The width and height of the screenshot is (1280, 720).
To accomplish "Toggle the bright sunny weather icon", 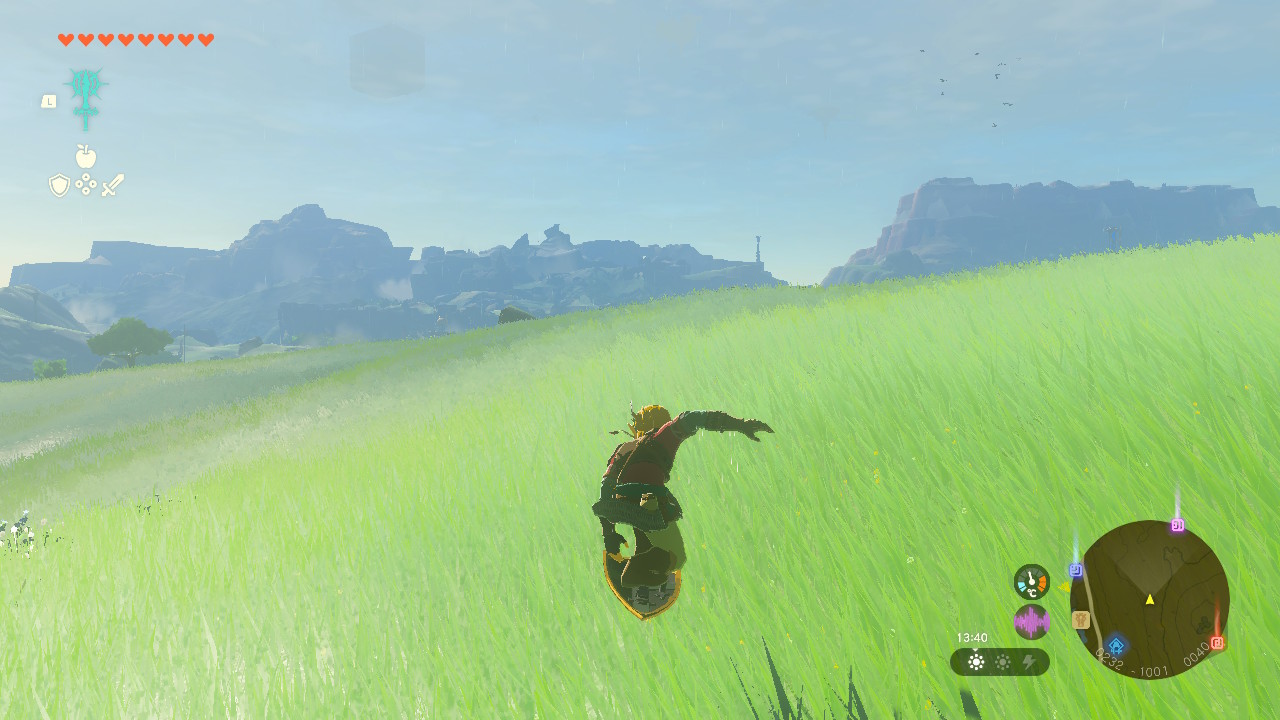I will (x=976, y=660).
